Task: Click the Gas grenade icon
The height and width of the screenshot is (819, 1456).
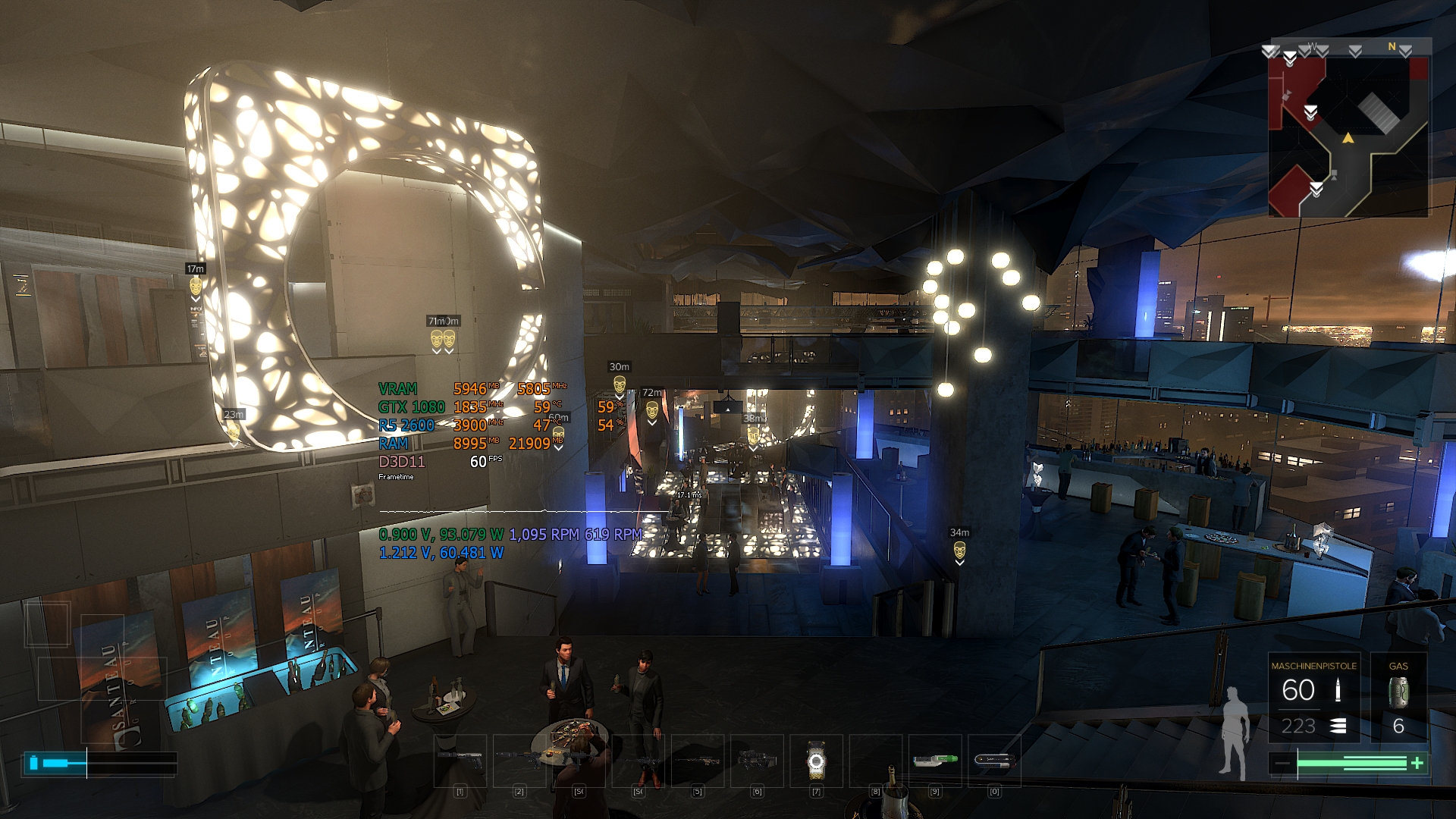Action: [x=1398, y=692]
